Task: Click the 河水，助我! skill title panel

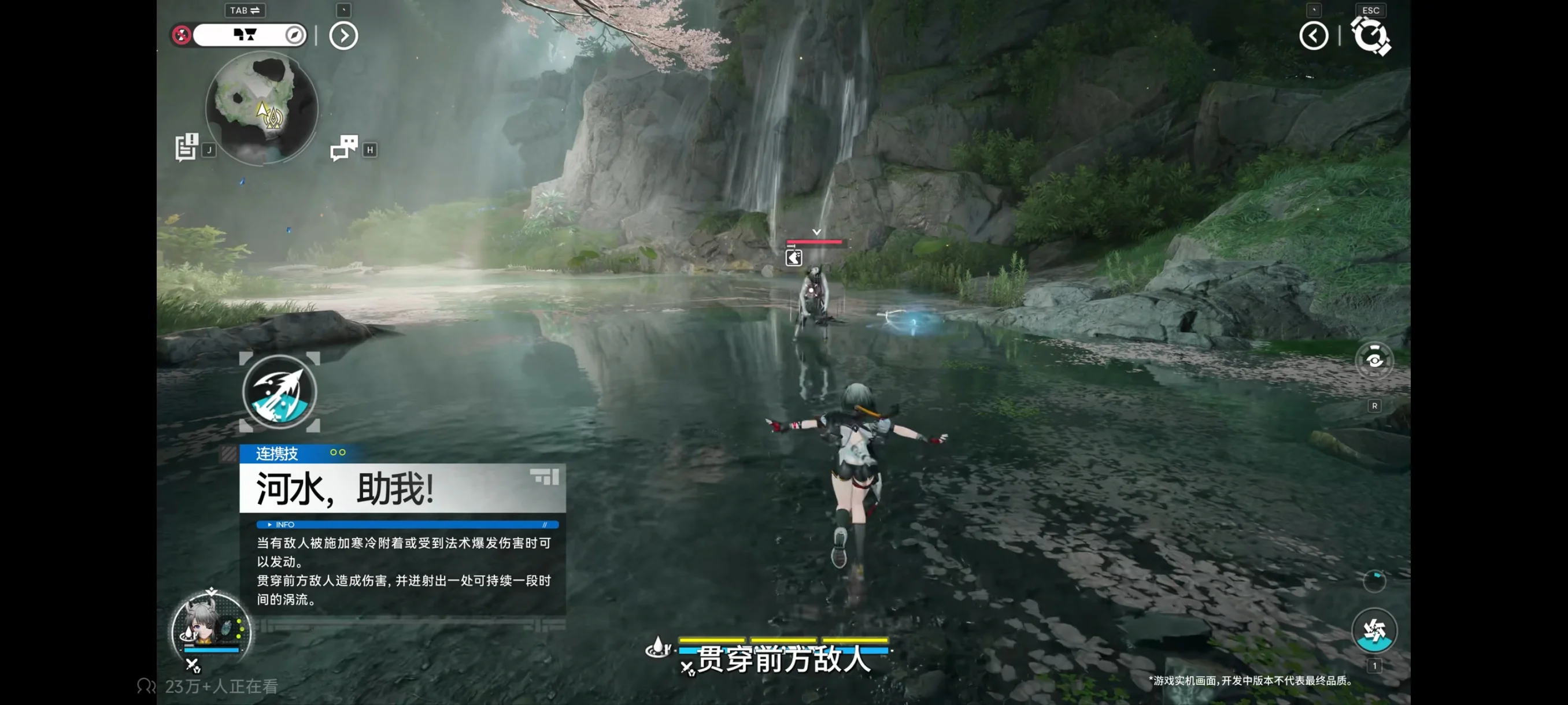Action: click(x=402, y=488)
